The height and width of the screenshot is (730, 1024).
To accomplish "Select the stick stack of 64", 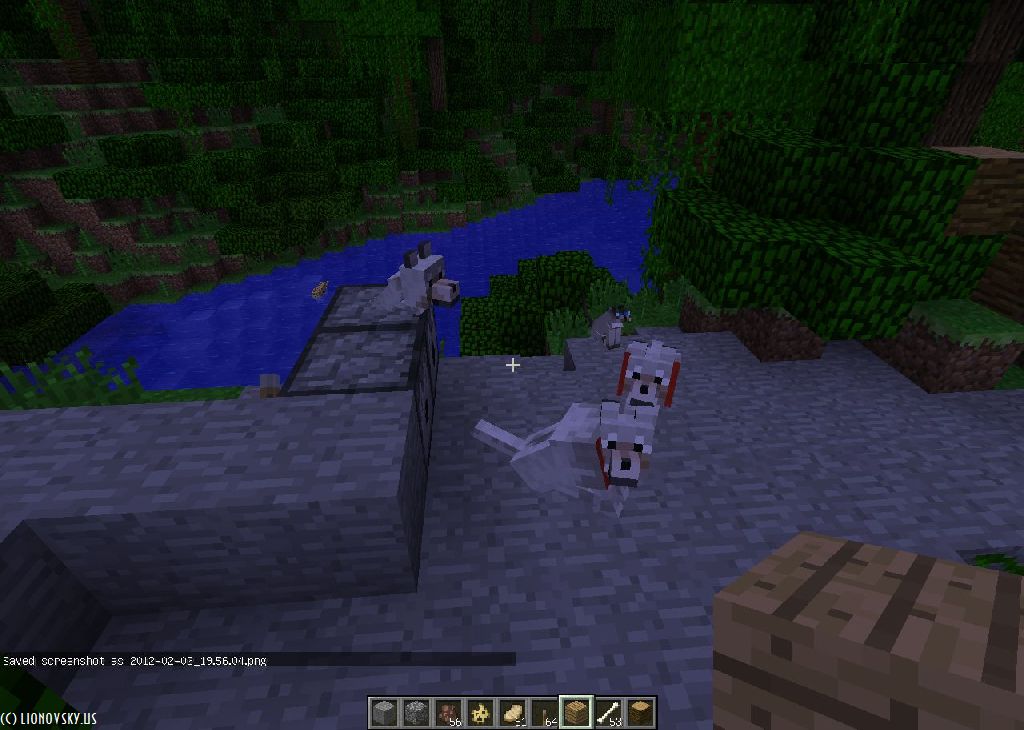I will click(544, 713).
